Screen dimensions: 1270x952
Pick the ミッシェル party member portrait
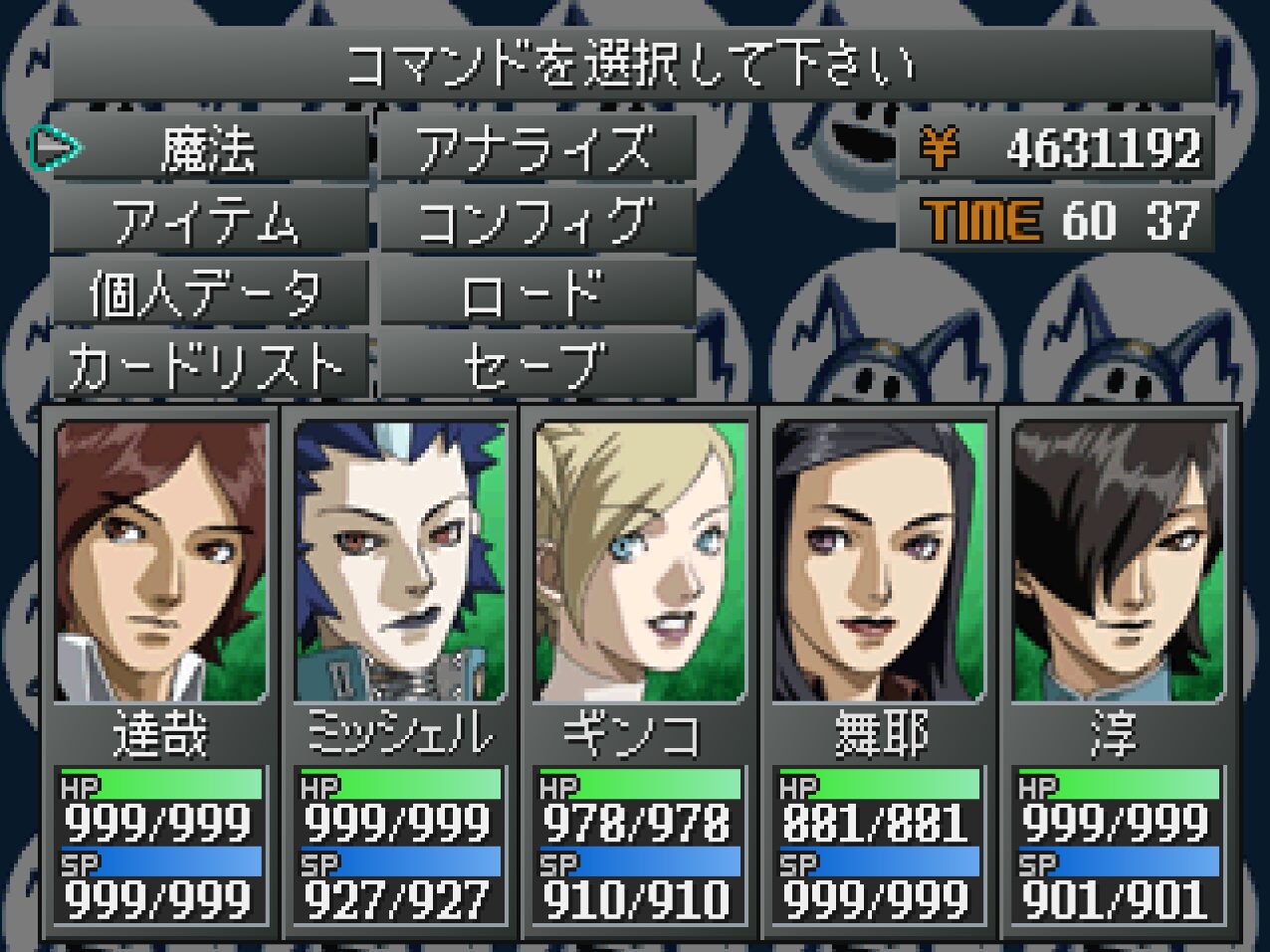click(400, 562)
